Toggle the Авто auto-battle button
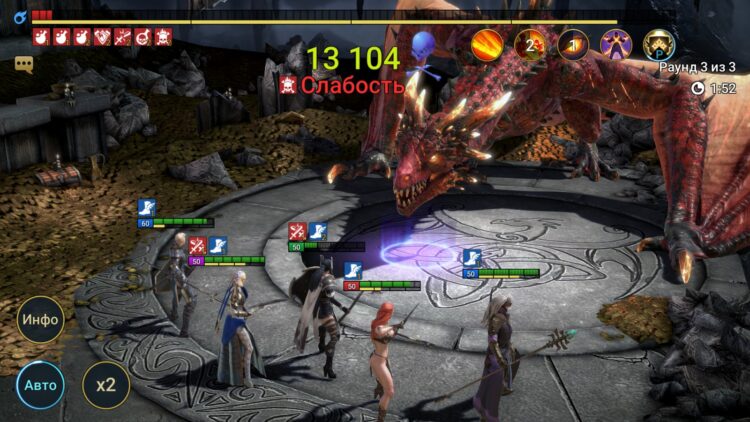Image resolution: width=750 pixels, height=422 pixels. [x=40, y=385]
